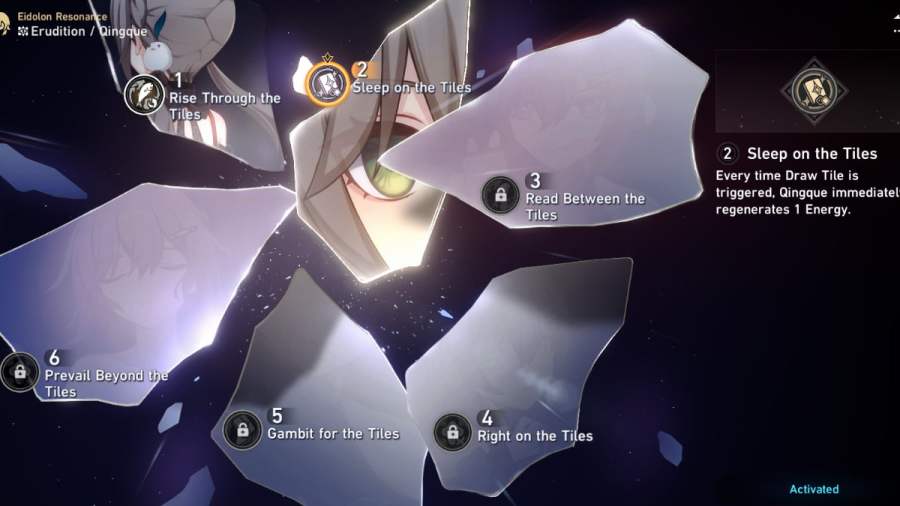This screenshot has width=900, height=506.
Task: Select Eidolon 1 Rise Through the Tiles
Action: (145, 95)
